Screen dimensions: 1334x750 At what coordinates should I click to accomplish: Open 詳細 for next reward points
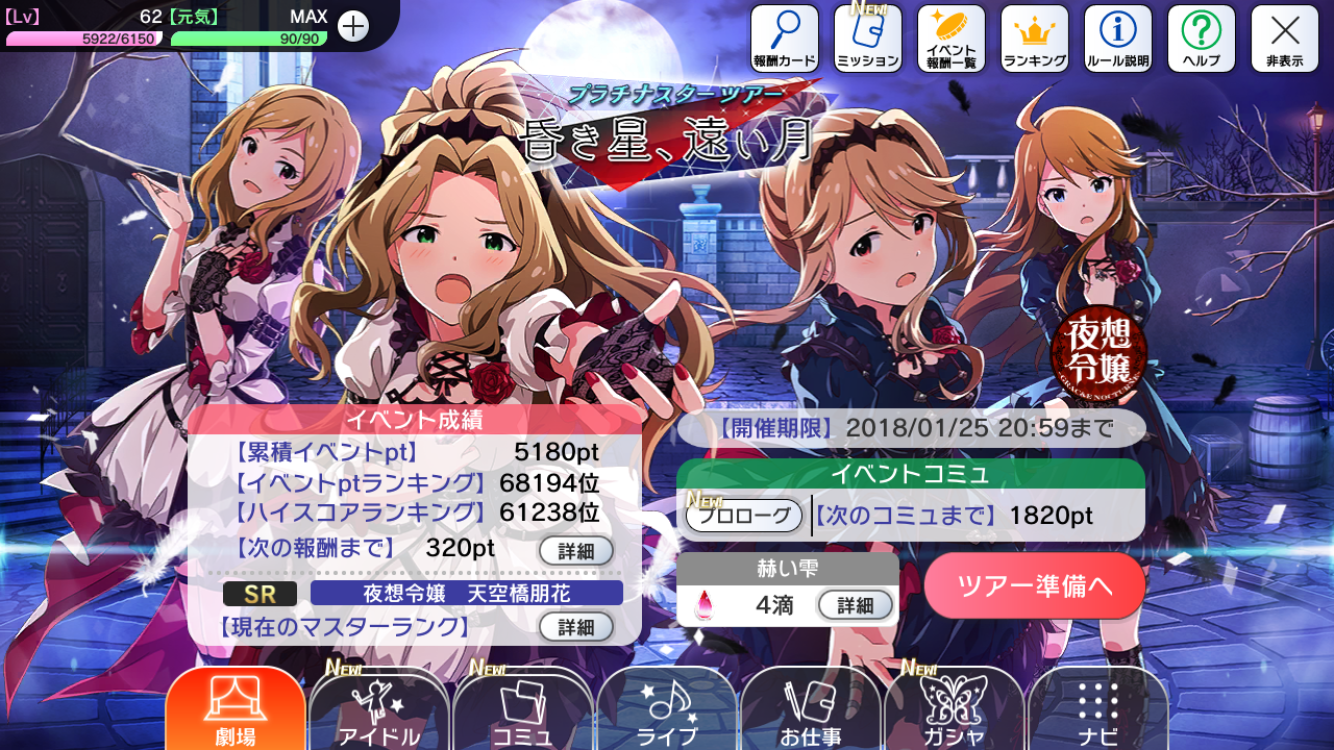[576, 550]
